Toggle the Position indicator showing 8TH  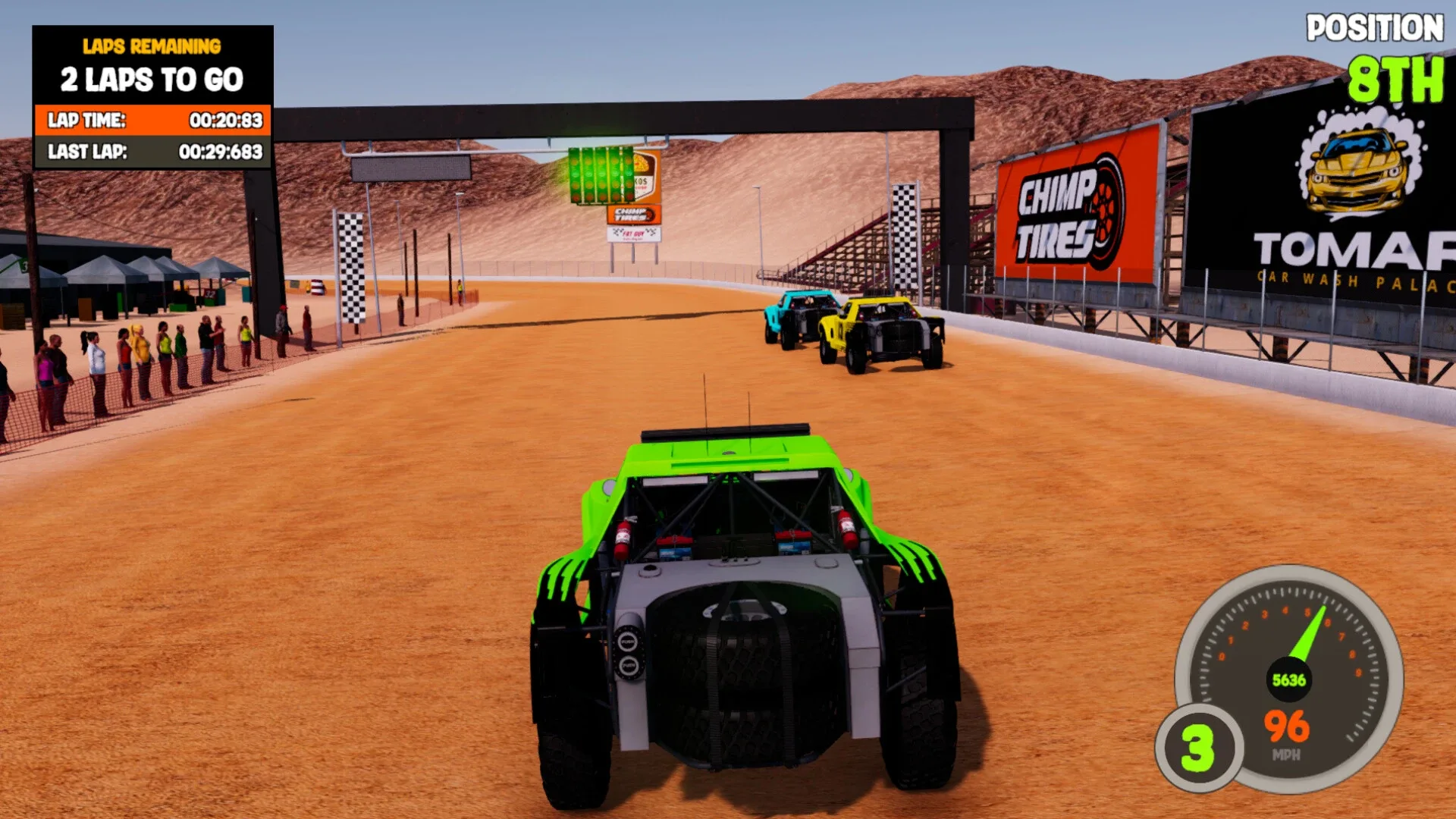point(1392,74)
